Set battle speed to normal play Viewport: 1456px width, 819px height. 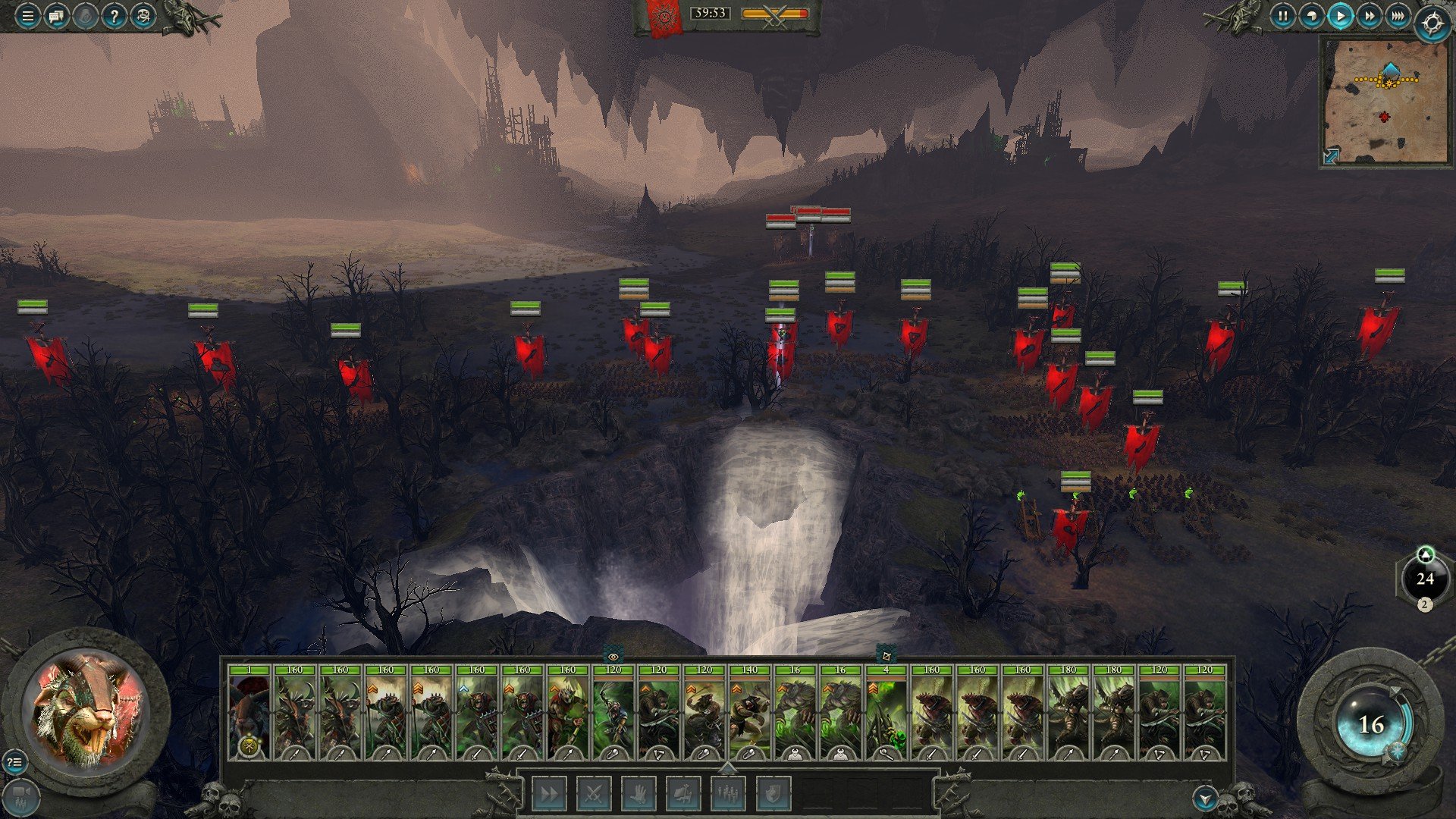click(1340, 16)
